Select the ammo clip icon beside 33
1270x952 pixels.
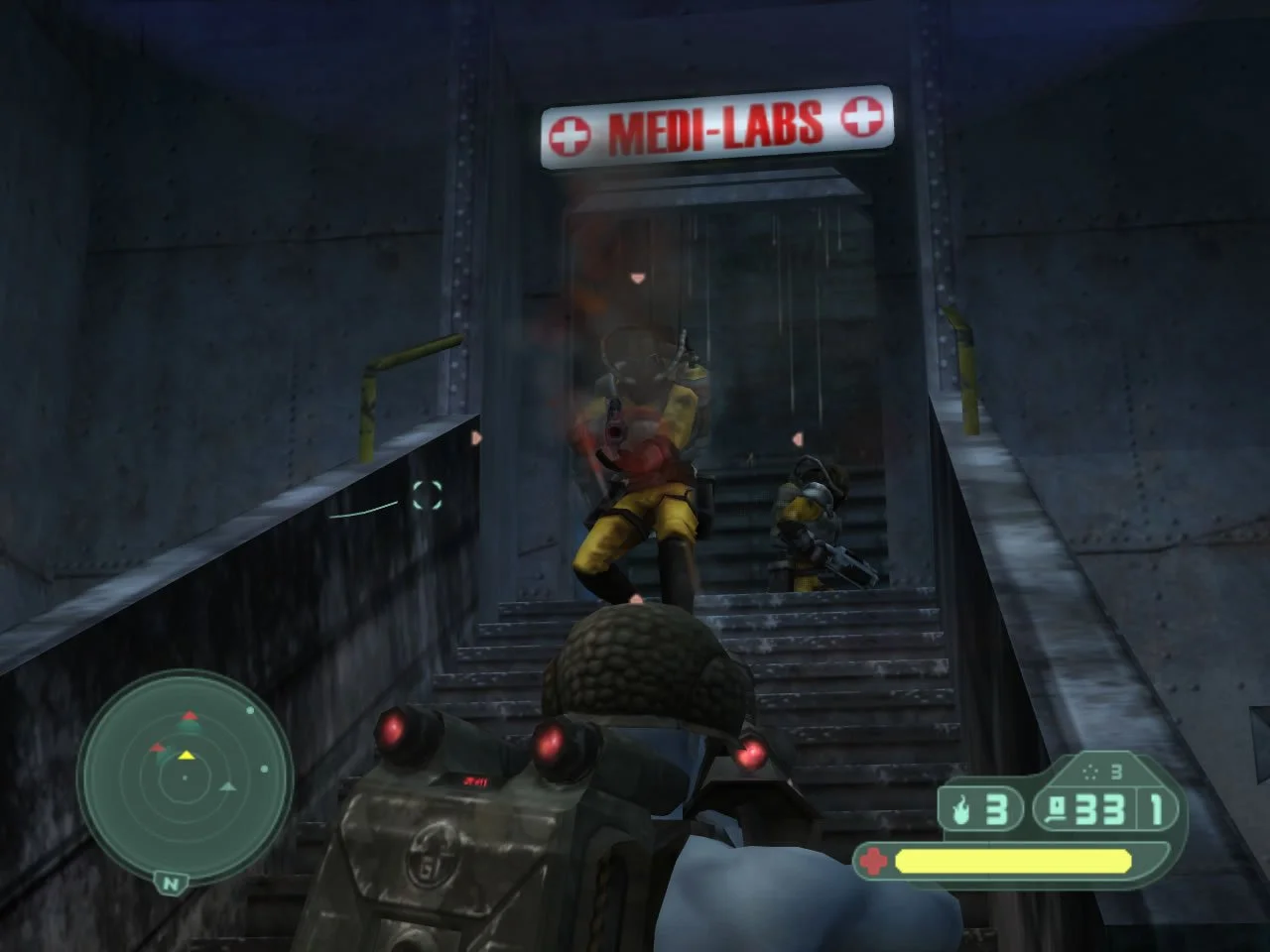[x=1057, y=808]
